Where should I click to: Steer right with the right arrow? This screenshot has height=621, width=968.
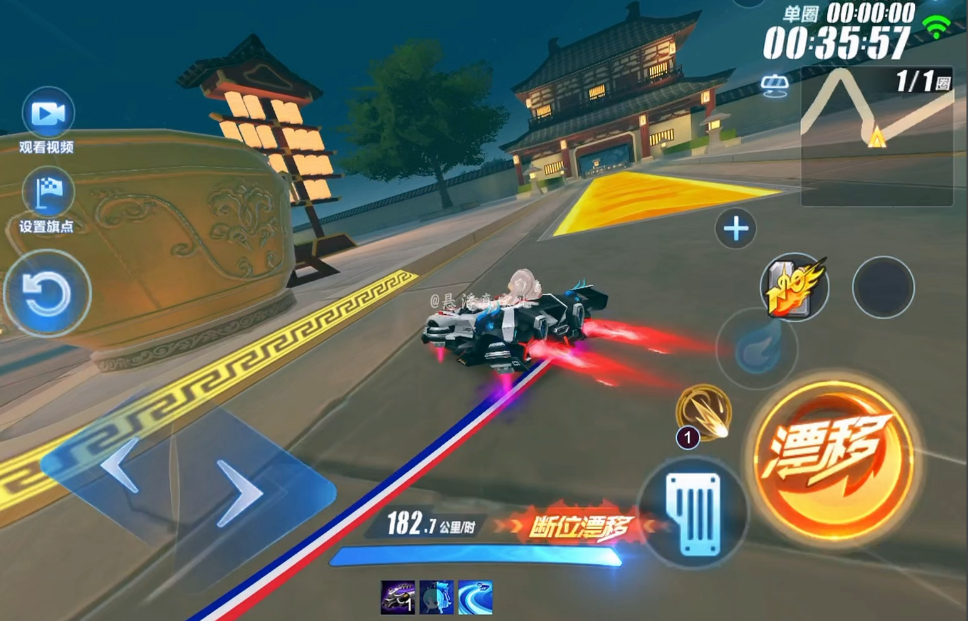[242, 492]
